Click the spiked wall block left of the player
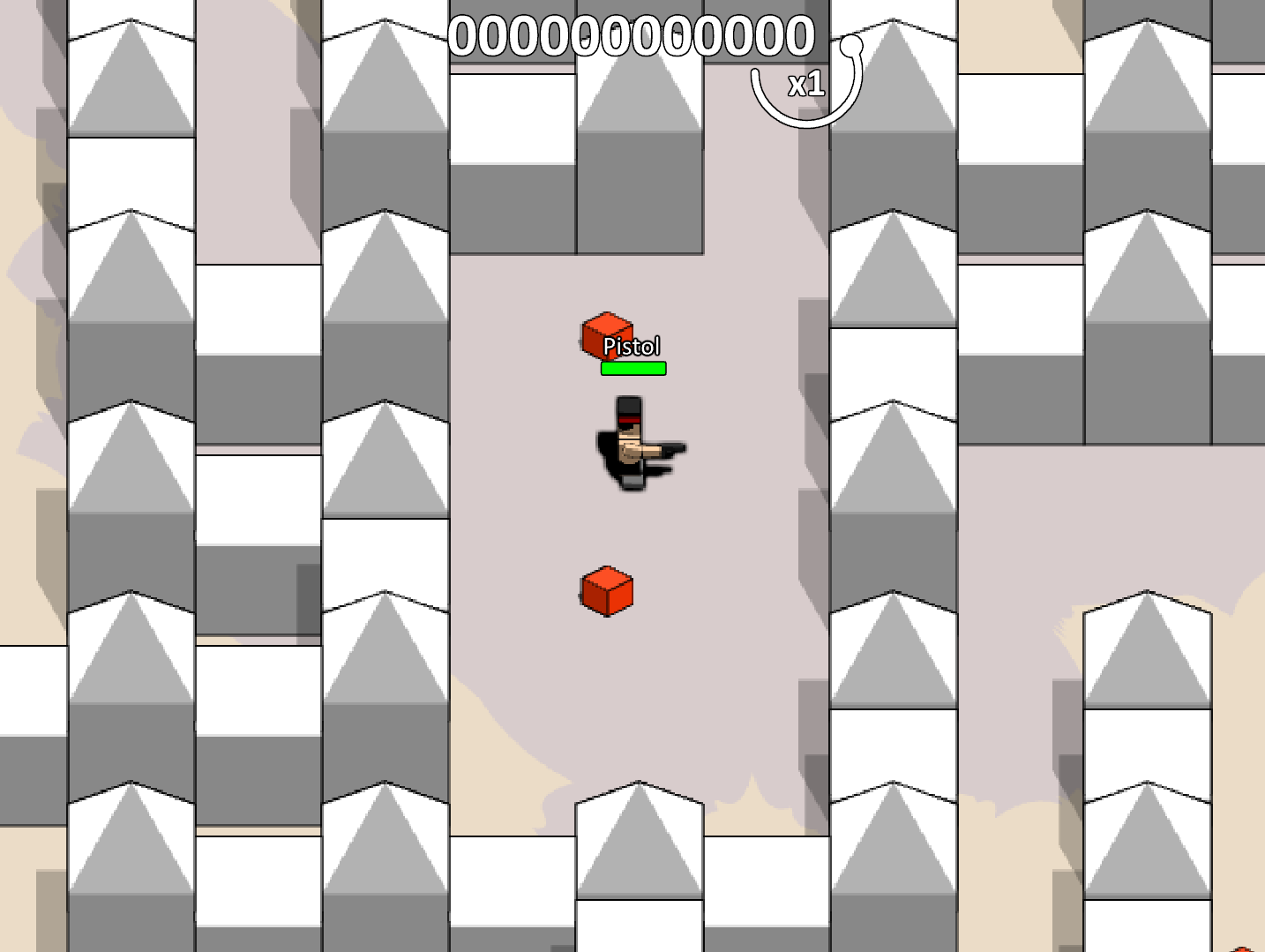The width and height of the screenshot is (1265, 952). coord(385,459)
